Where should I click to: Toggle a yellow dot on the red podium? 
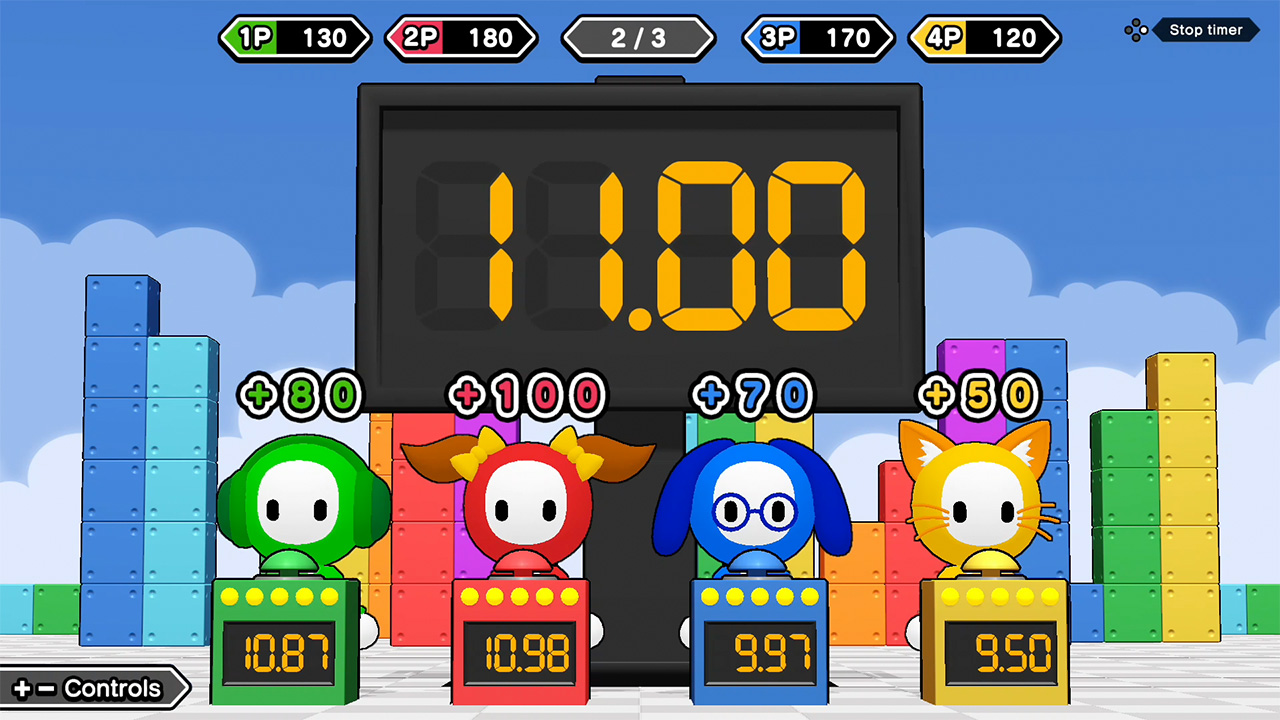coord(520,597)
